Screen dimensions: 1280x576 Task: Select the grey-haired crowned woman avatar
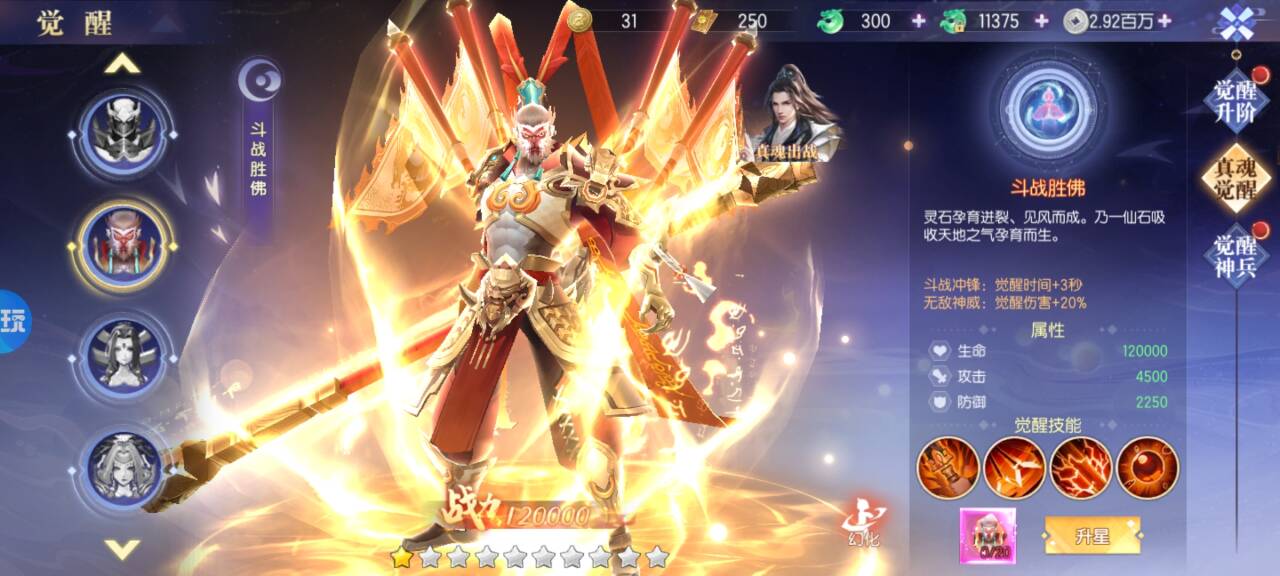(x=122, y=466)
